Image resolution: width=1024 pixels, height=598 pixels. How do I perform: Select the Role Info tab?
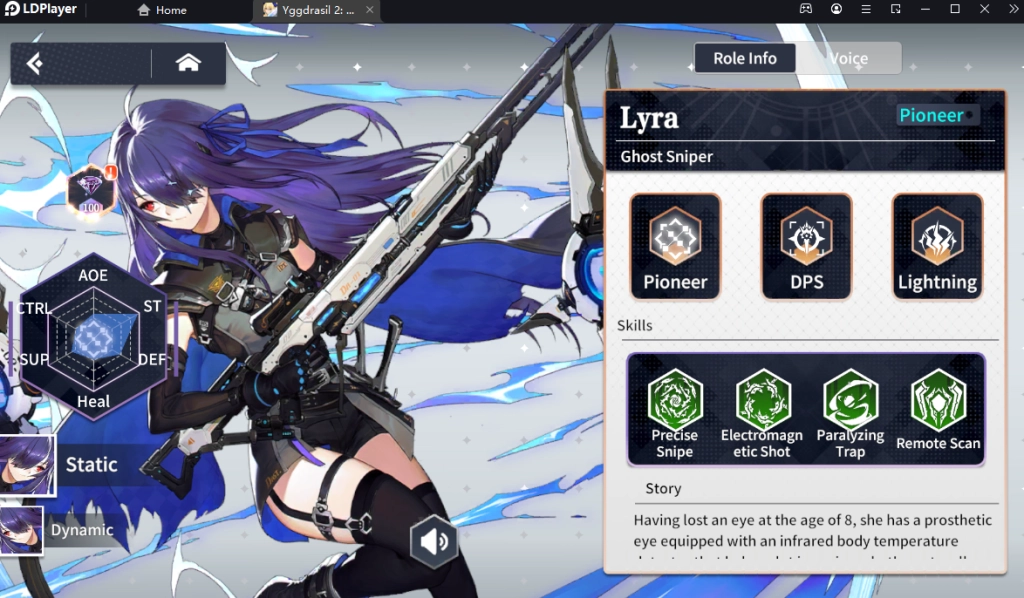pyautogui.click(x=744, y=58)
